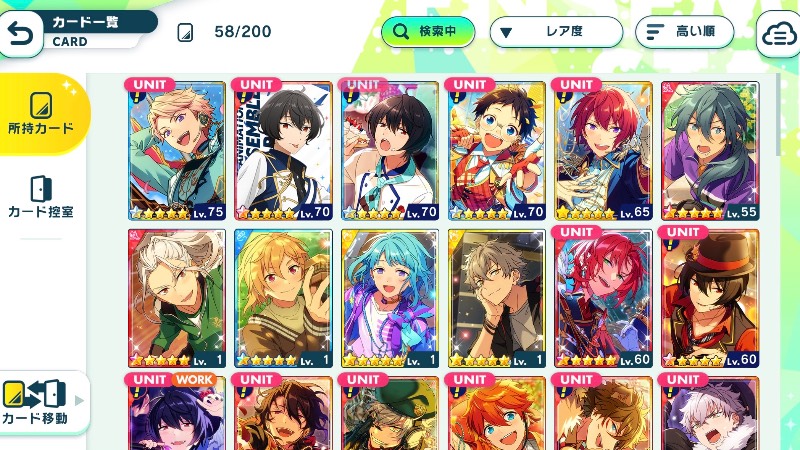Switch to the 所持カード tab
Viewport: 800px width, 450px height.
pyautogui.click(x=41, y=113)
